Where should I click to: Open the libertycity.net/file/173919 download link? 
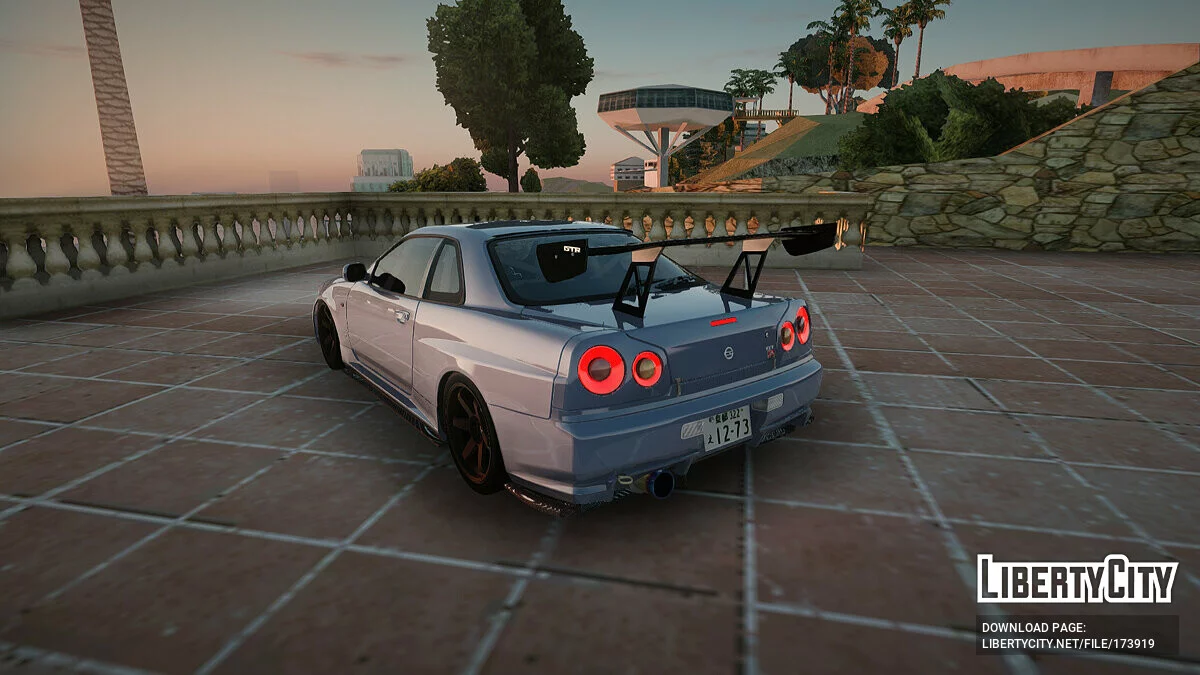tap(1068, 644)
